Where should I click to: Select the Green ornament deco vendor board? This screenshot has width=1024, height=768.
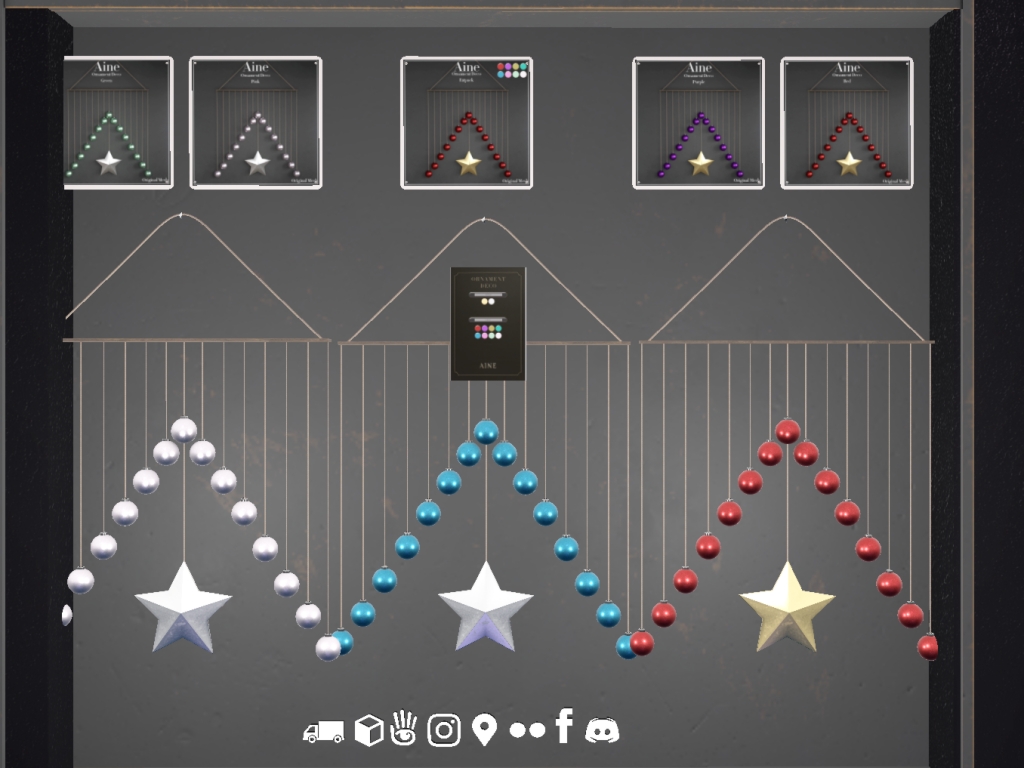(118, 123)
